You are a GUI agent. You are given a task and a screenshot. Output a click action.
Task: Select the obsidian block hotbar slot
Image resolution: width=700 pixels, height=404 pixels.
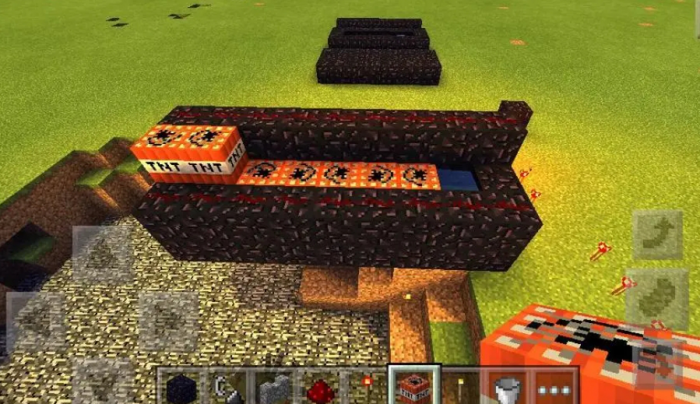[179, 386]
